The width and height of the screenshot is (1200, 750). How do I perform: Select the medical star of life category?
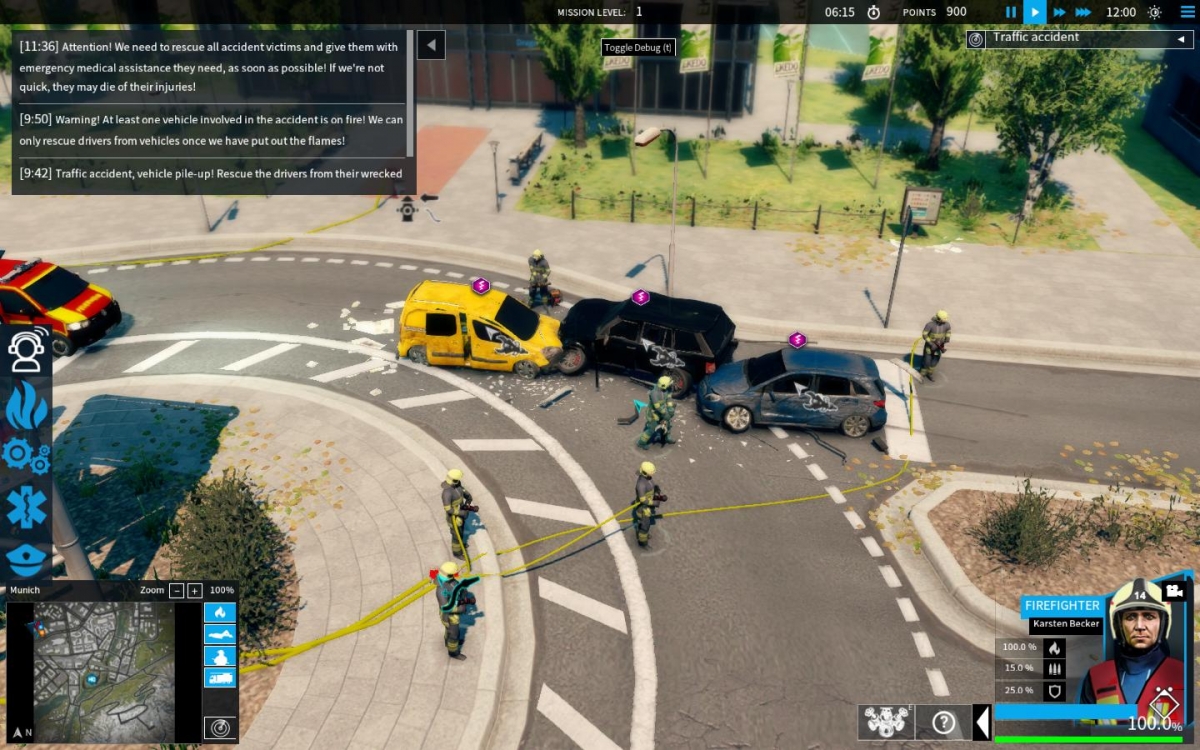26,508
